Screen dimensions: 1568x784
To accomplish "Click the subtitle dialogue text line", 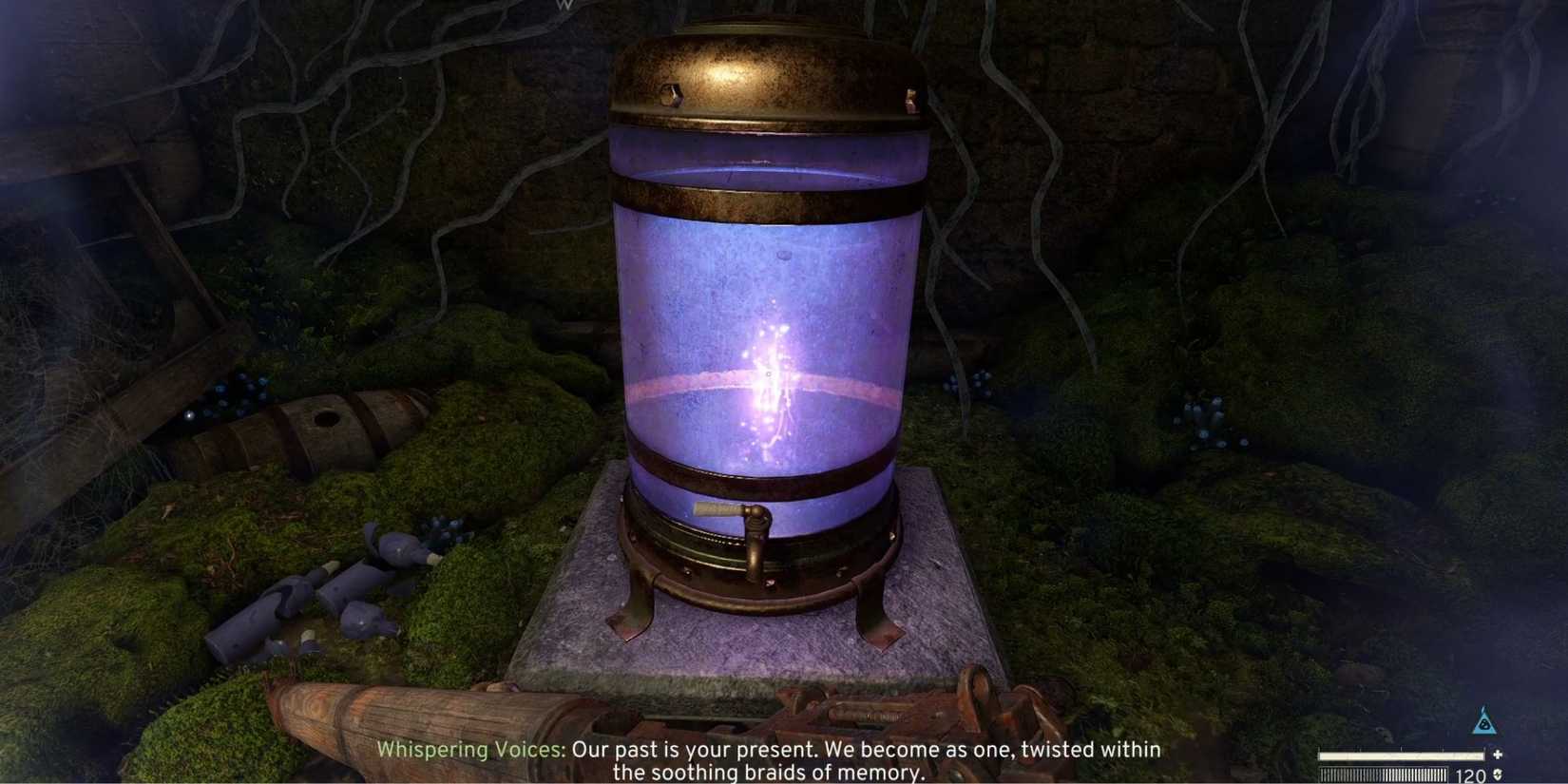I will coord(868,750).
